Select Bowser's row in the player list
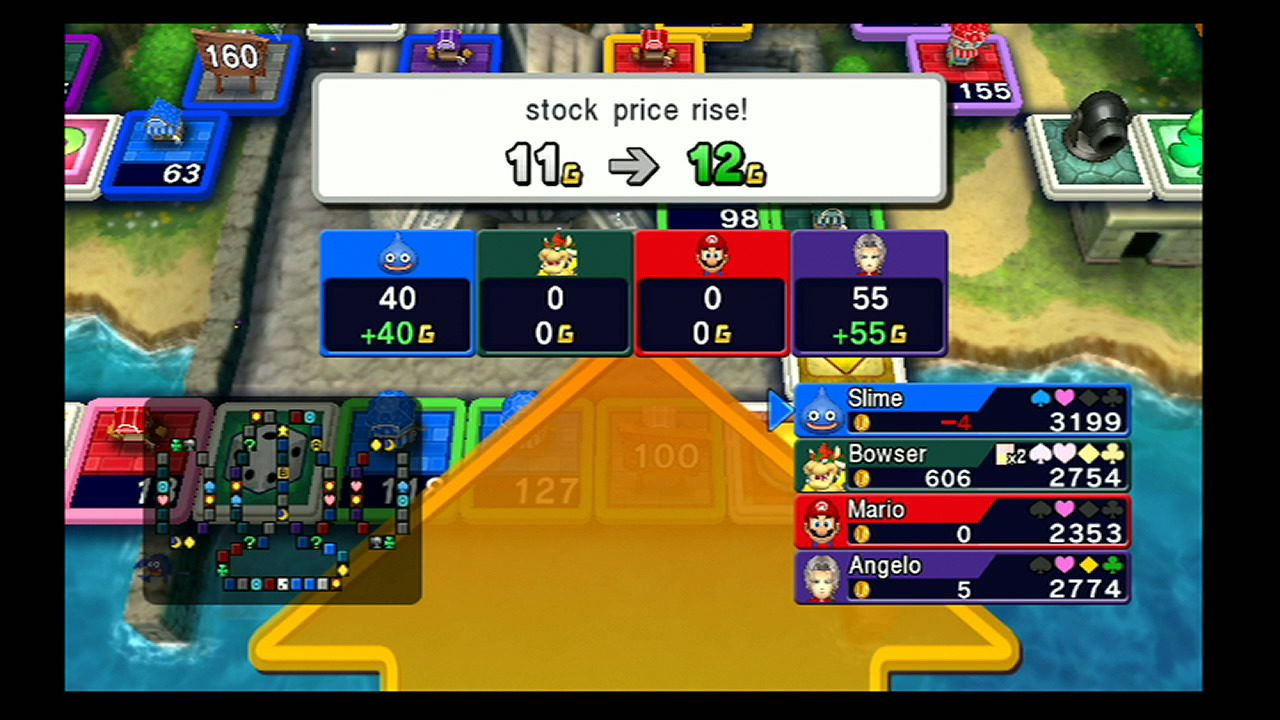The width and height of the screenshot is (1280, 720). click(x=962, y=467)
